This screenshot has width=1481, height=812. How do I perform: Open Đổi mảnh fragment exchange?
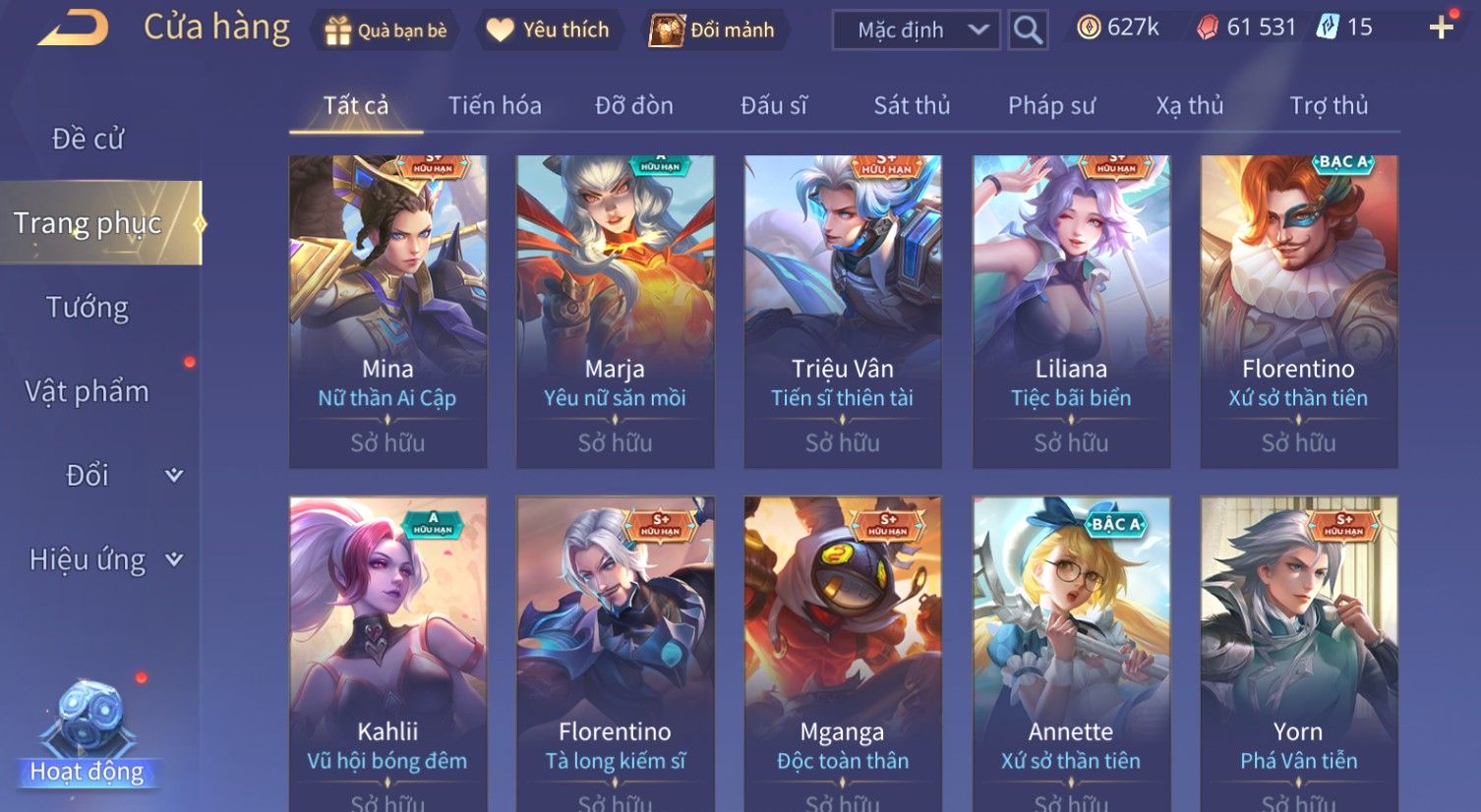pos(712,30)
